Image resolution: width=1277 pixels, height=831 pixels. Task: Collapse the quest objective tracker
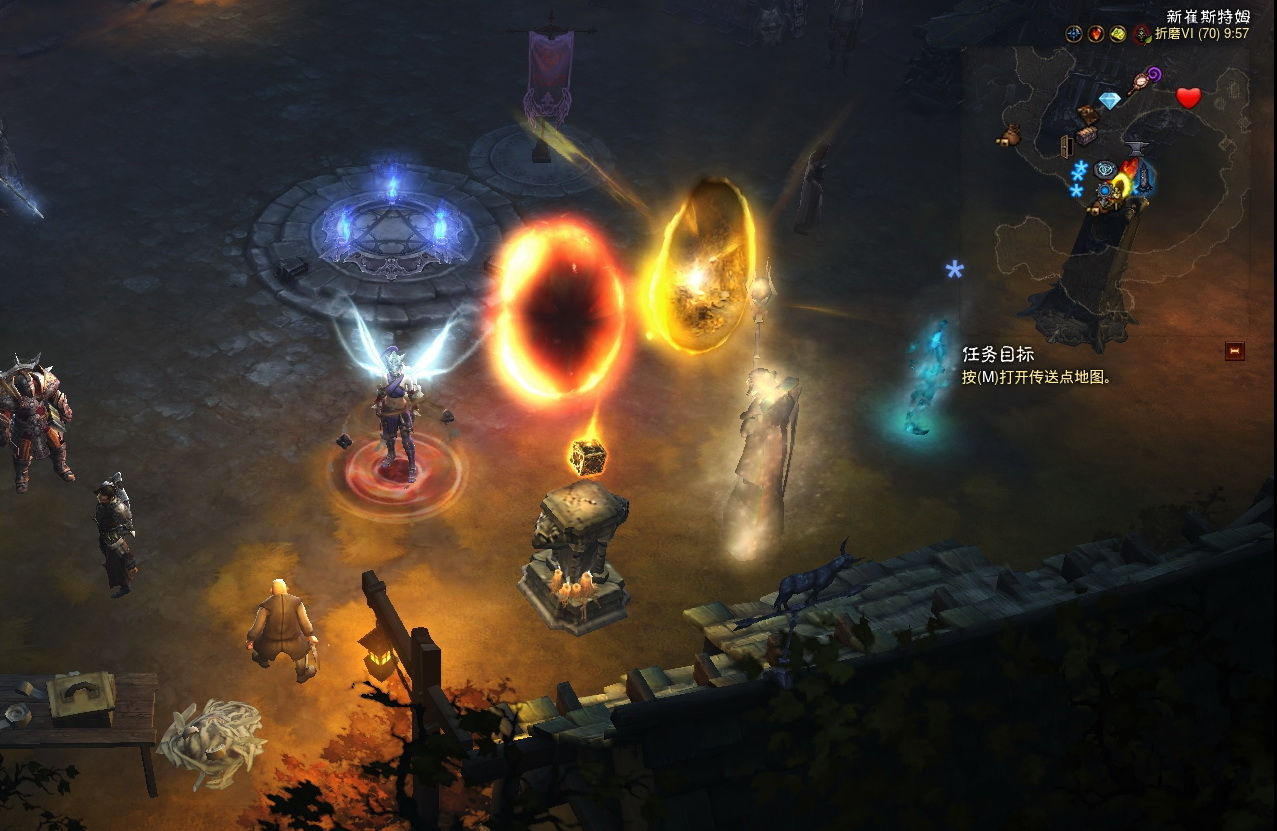tap(1235, 351)
